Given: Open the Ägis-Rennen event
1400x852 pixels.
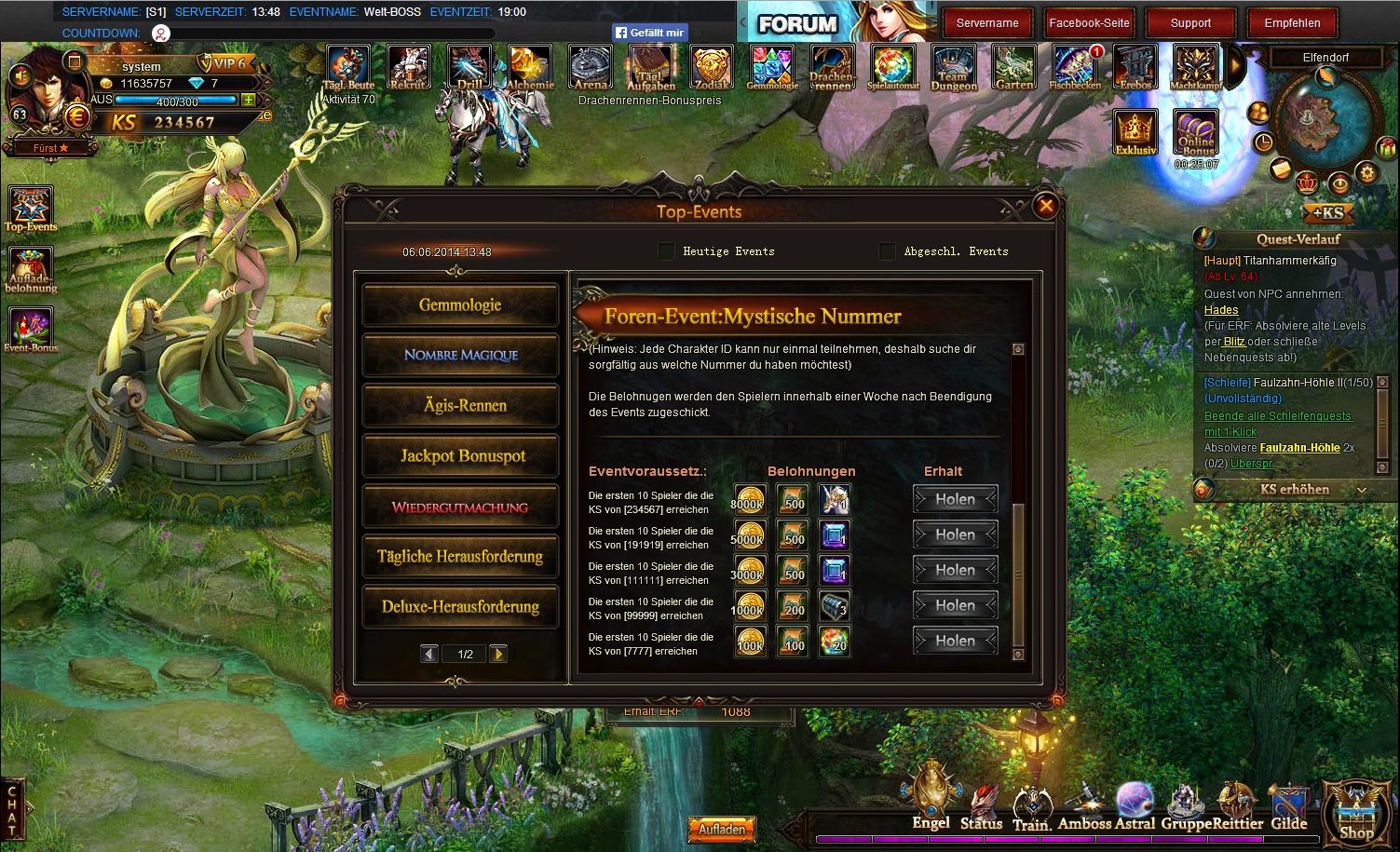Looking at the screenshot, I should click(460, 406).
